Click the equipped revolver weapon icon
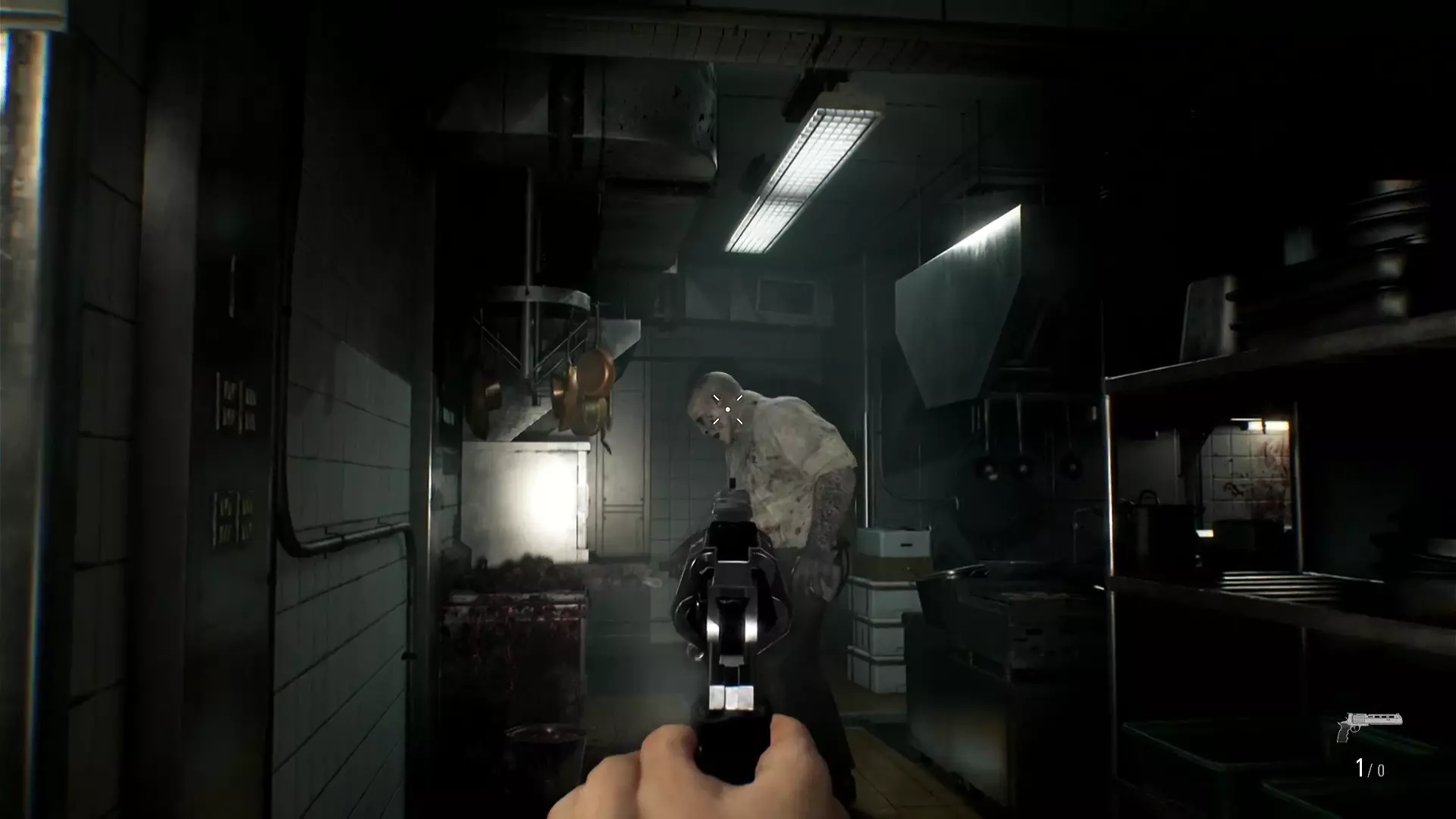This screenshot has width=1456, height=819. pos(1369,725)
